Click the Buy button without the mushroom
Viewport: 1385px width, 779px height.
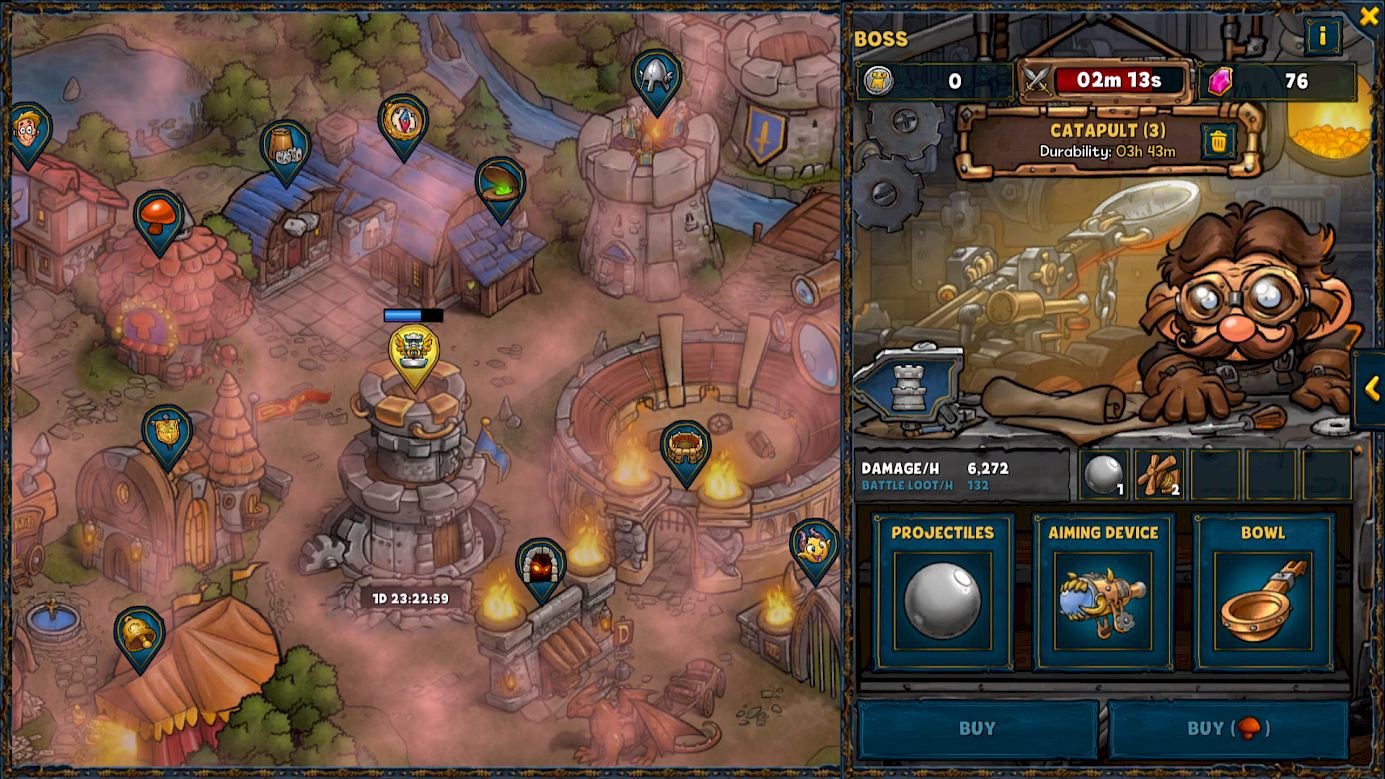(x=977, y=729)
